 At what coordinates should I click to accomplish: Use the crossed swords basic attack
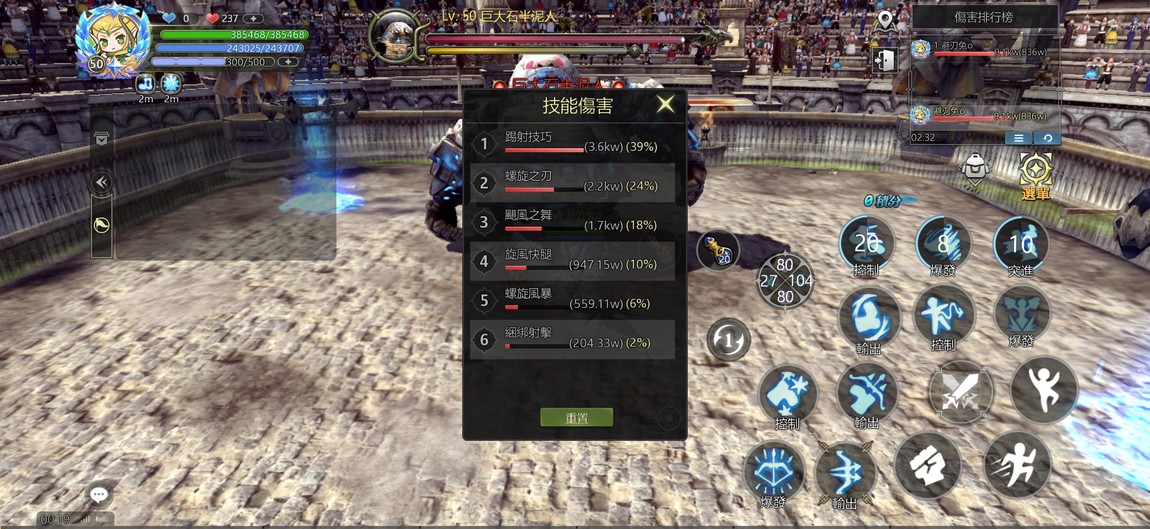(960, 391)
